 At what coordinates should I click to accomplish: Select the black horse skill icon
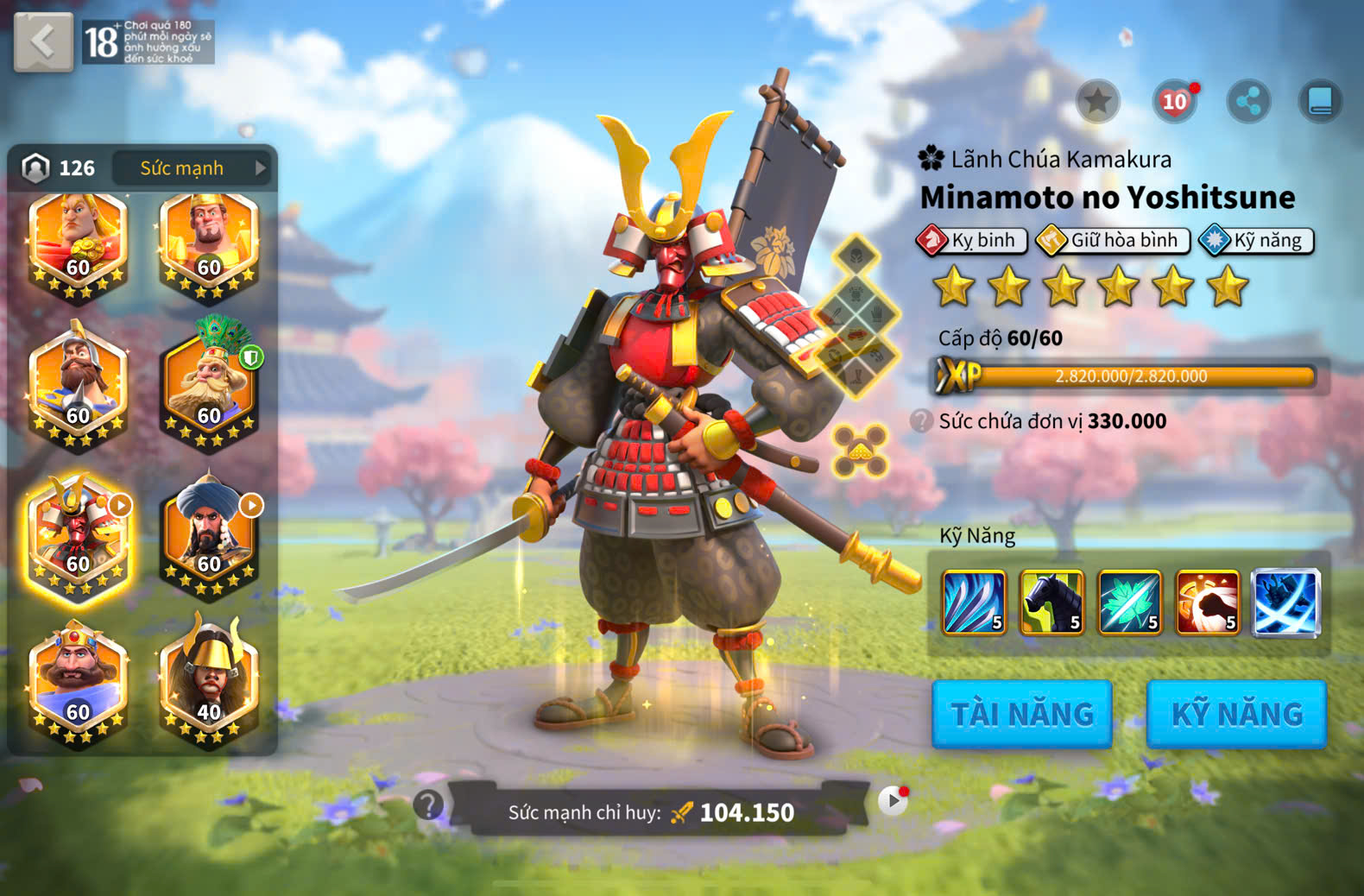1051,602
